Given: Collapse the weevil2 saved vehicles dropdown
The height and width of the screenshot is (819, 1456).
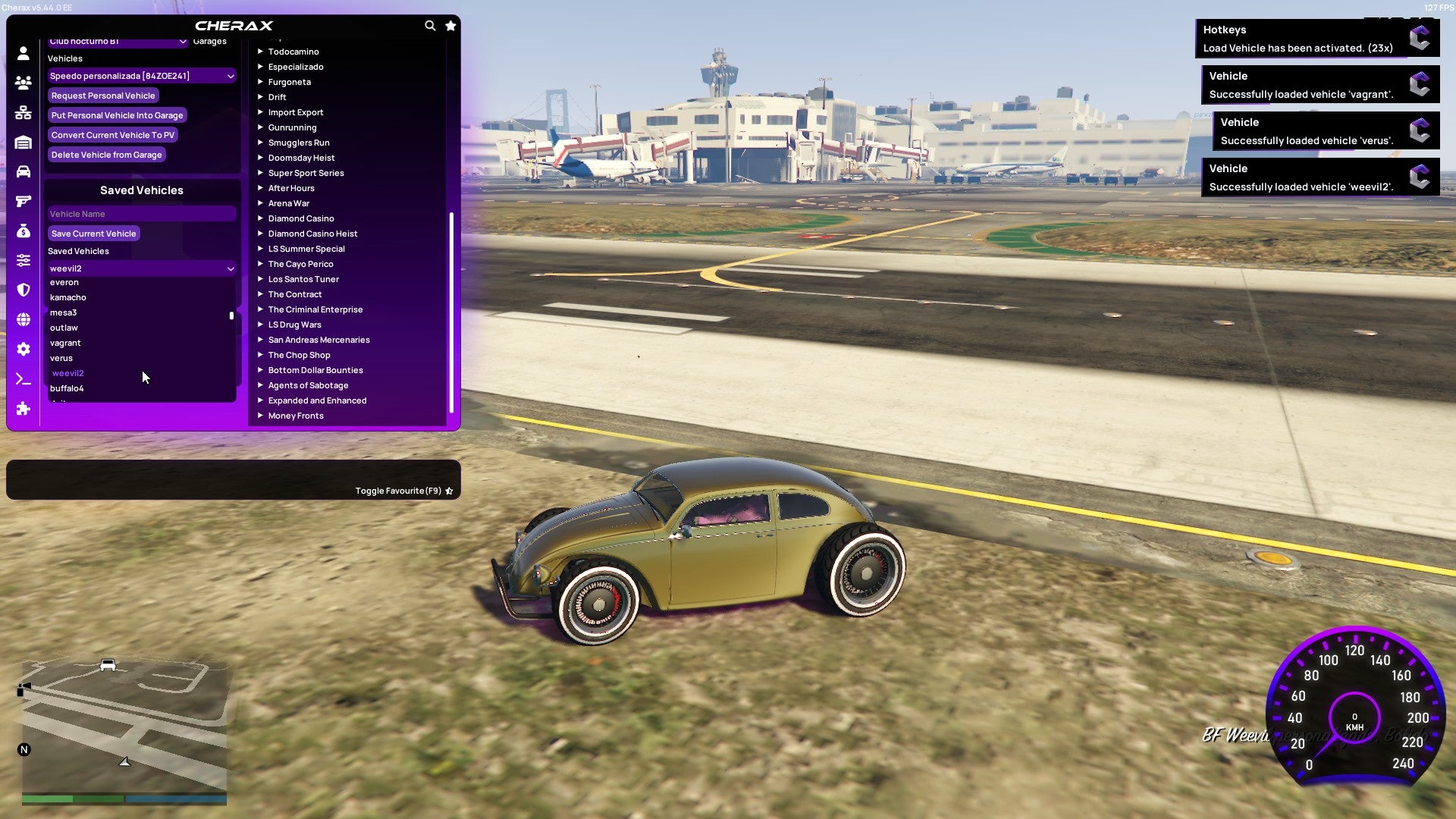Looking at the screenshot, I should pos(141,268).
